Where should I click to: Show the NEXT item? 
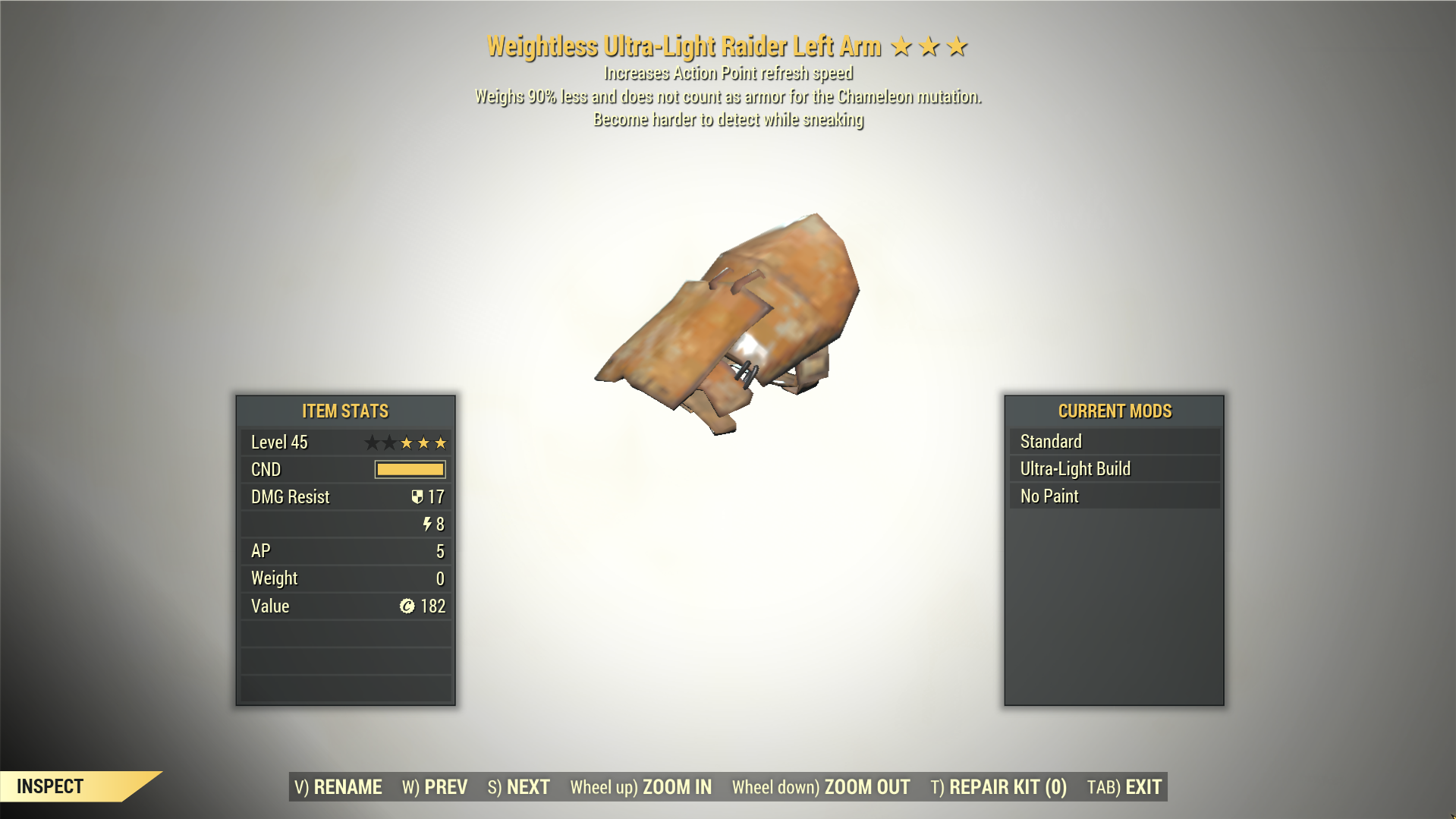[x=519, y=787]
